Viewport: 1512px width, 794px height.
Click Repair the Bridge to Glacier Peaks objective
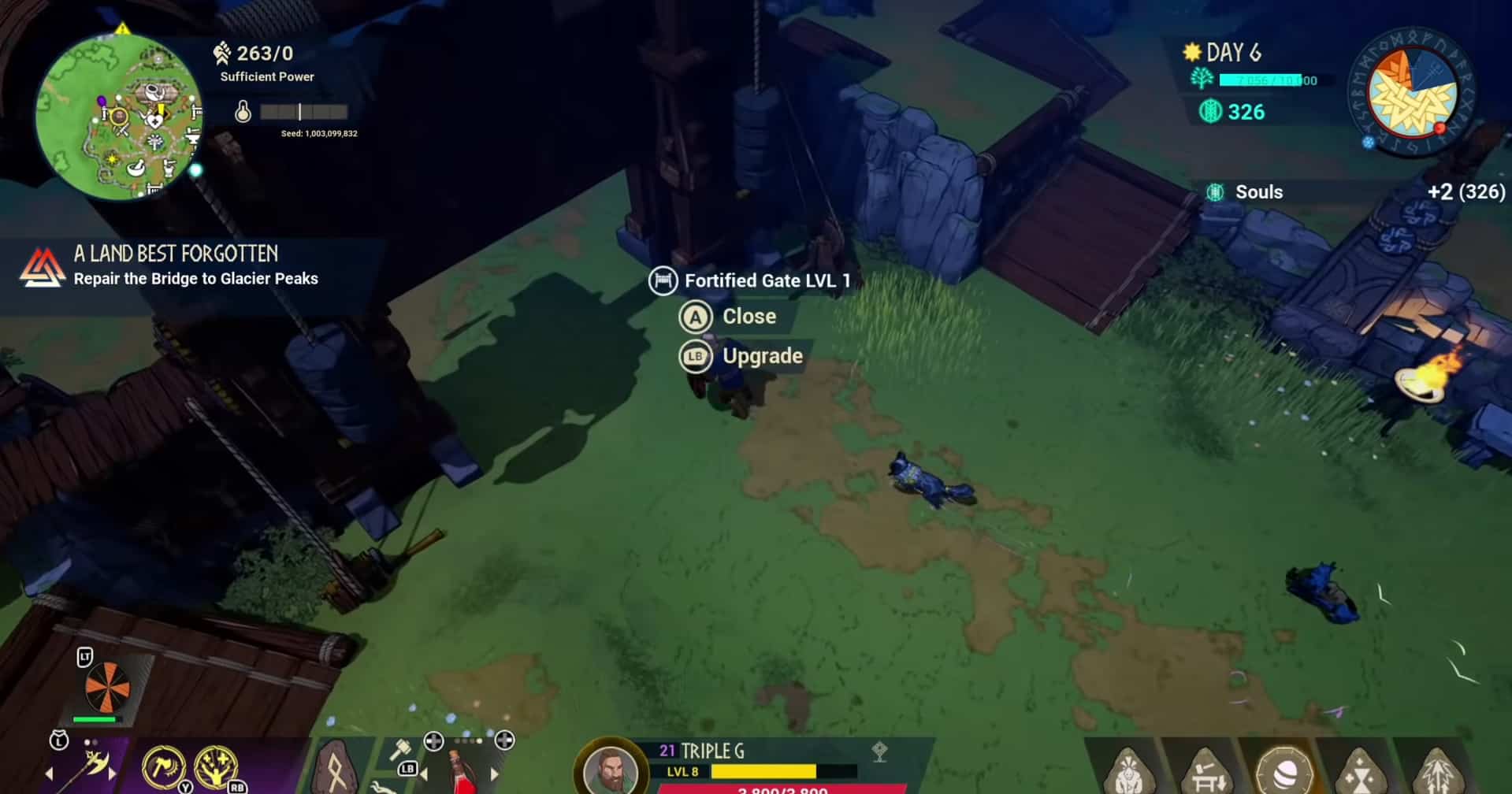click(x=196, y=279)
